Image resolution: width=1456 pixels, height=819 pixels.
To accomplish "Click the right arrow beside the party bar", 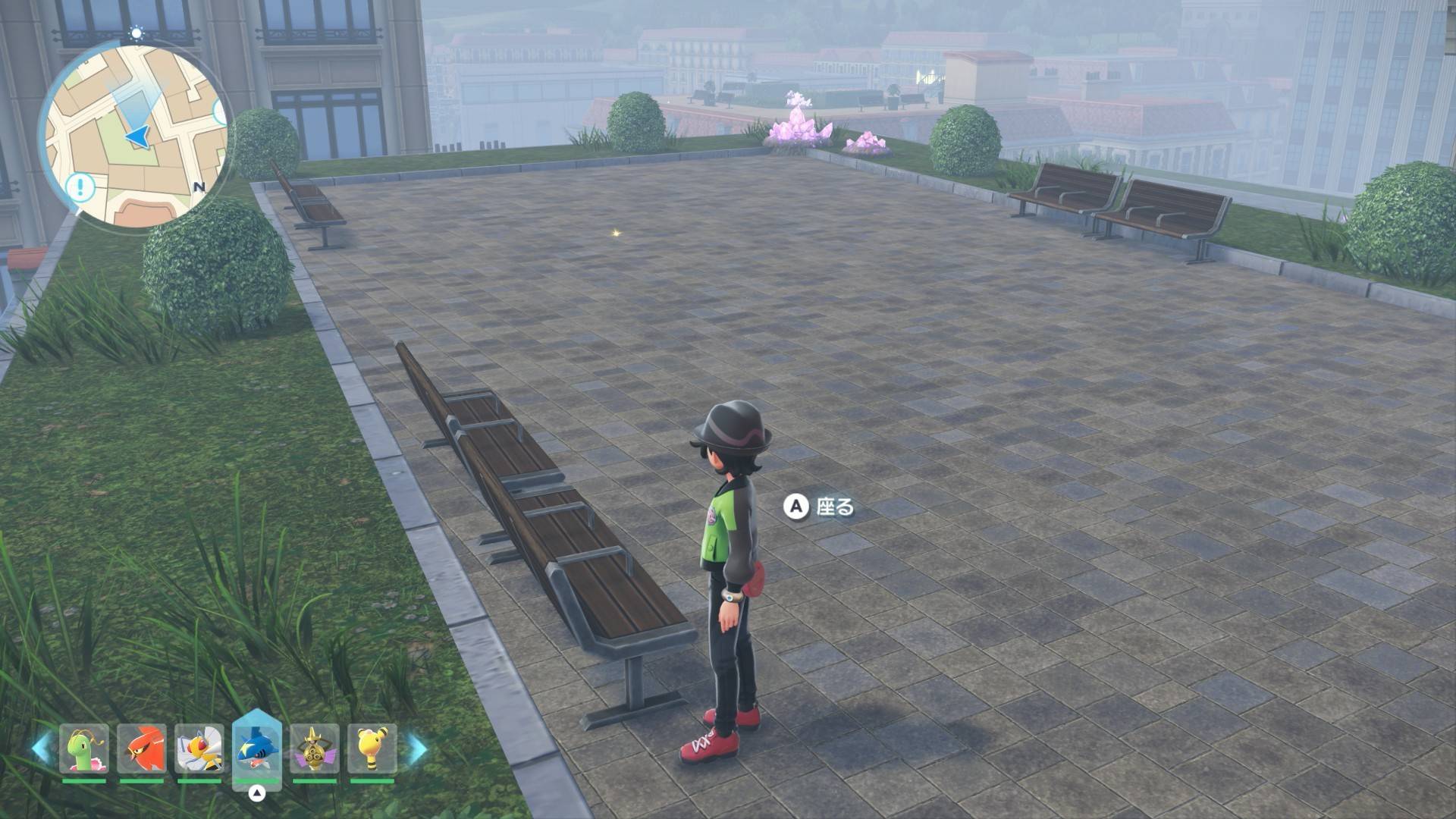I will click(417, 748).
